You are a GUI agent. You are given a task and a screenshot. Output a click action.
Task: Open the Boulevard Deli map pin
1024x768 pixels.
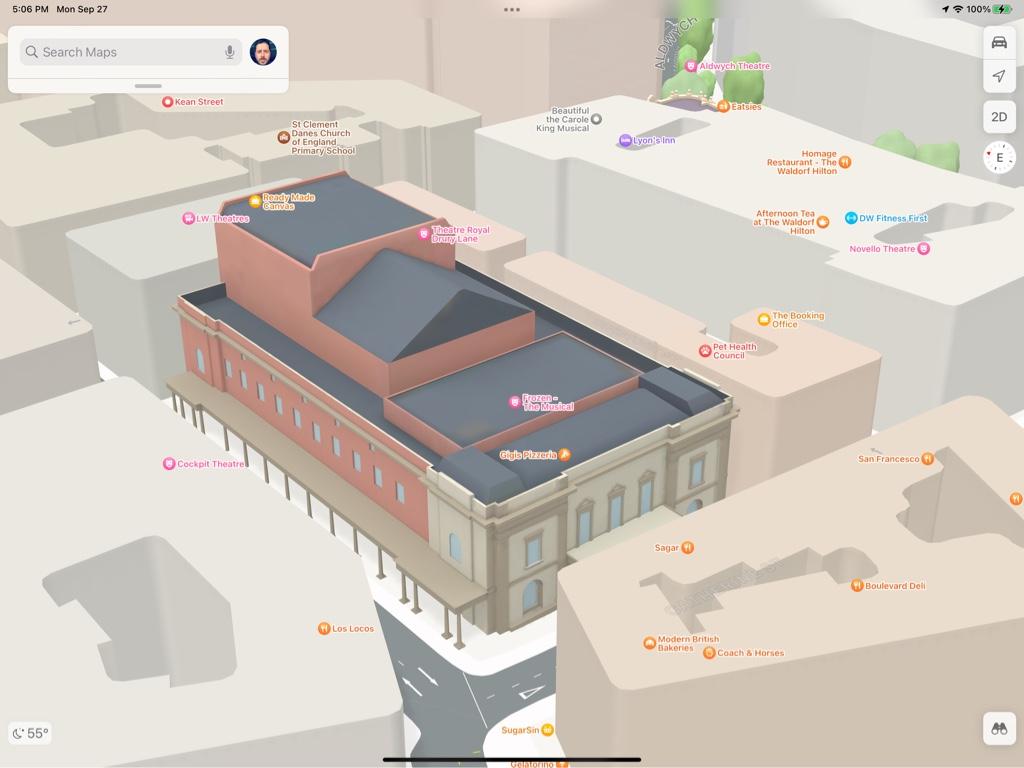click(857, 586)
